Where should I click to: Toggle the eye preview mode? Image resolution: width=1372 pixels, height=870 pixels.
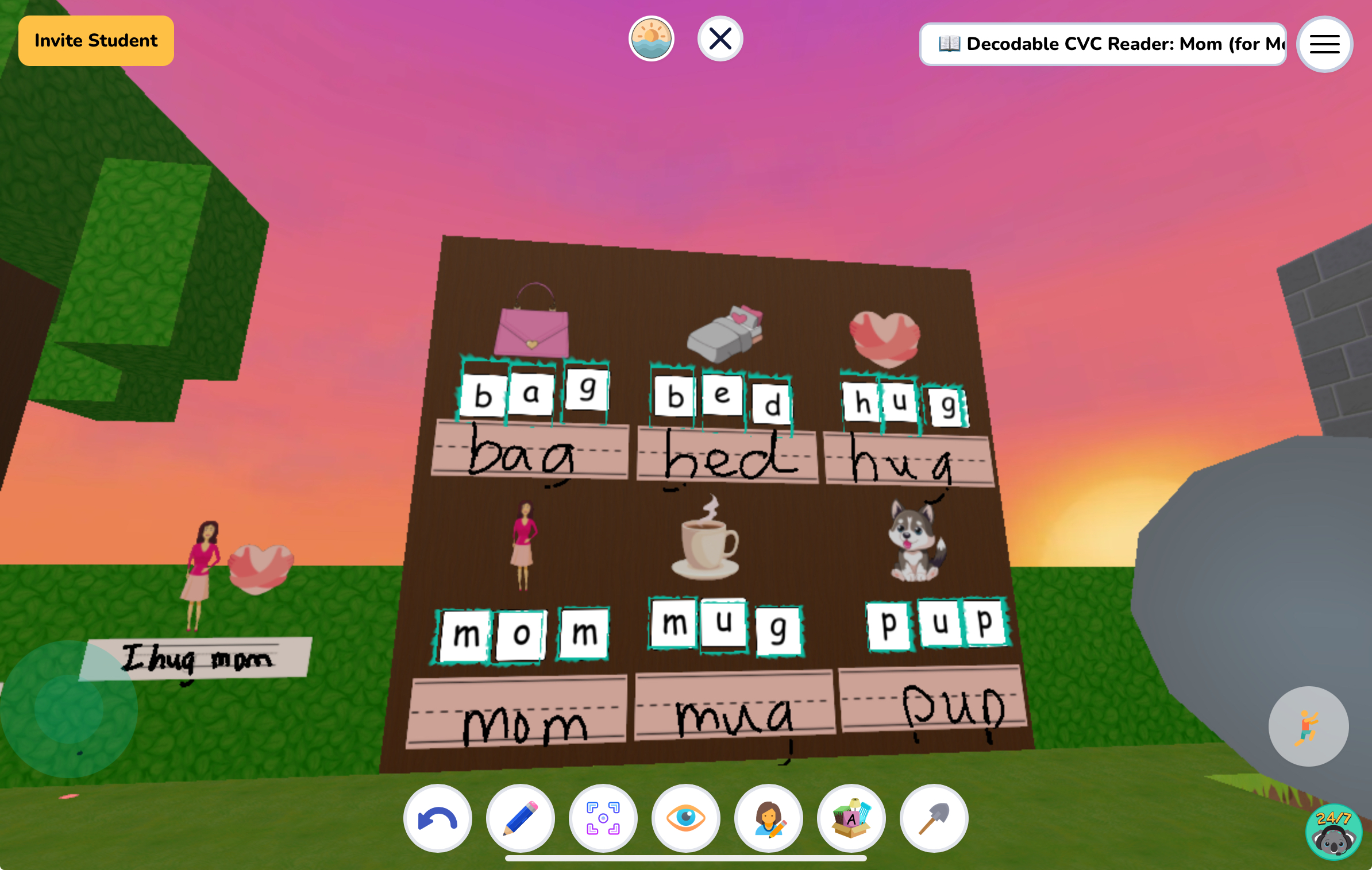click(x=686, y=818)
